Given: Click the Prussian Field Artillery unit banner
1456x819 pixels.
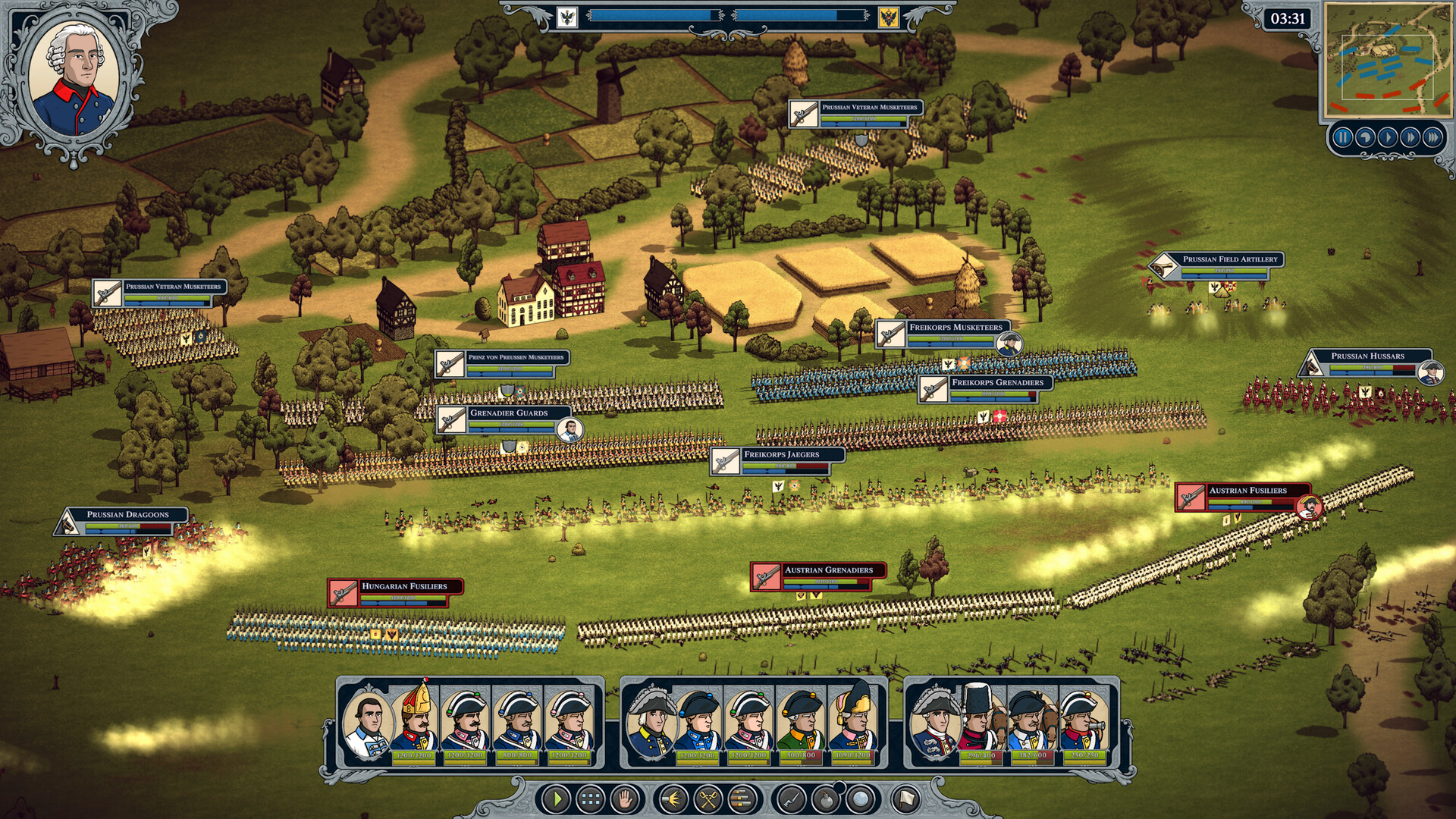Looking at the screenshot, I should [x=1228, y=259].
